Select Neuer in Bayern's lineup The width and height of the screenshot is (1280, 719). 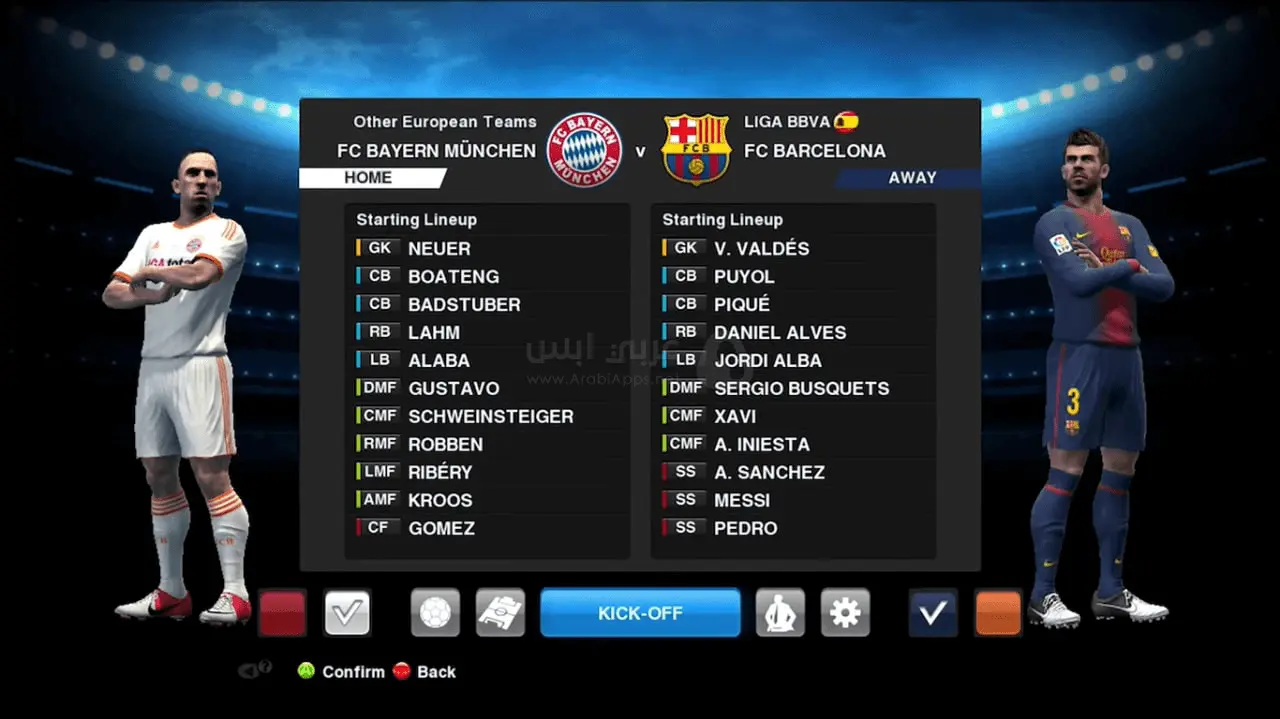pyautogui.click(x=439, y=248)
